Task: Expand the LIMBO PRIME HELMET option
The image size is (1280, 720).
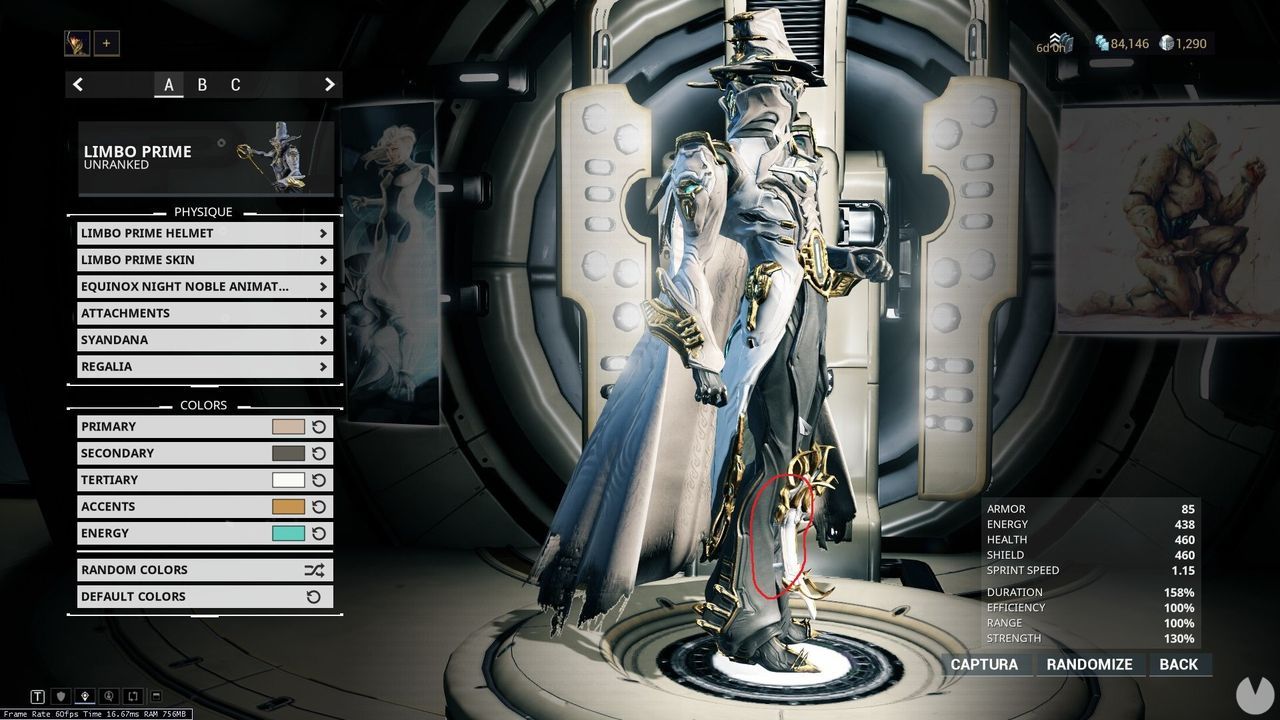Action: pyautogui.click(x=204, y=233)
